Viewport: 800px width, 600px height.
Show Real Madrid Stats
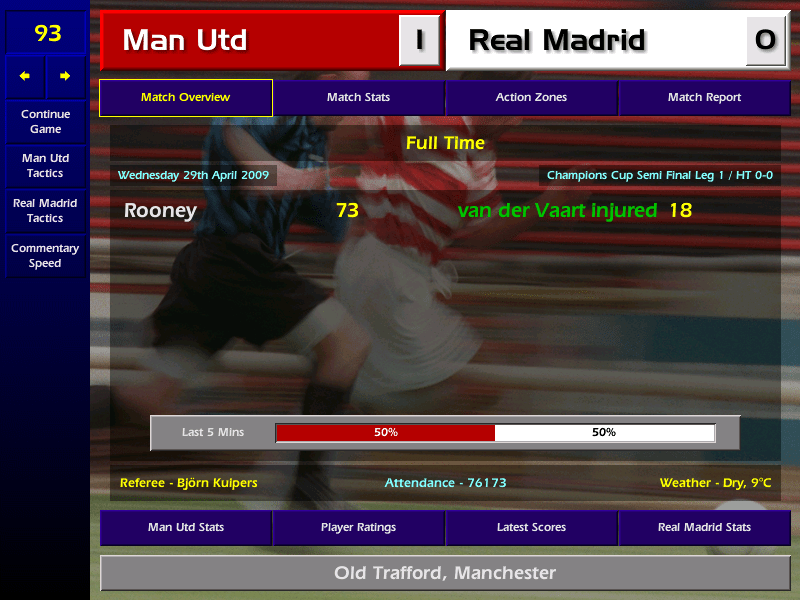click(x=704, y=527)
